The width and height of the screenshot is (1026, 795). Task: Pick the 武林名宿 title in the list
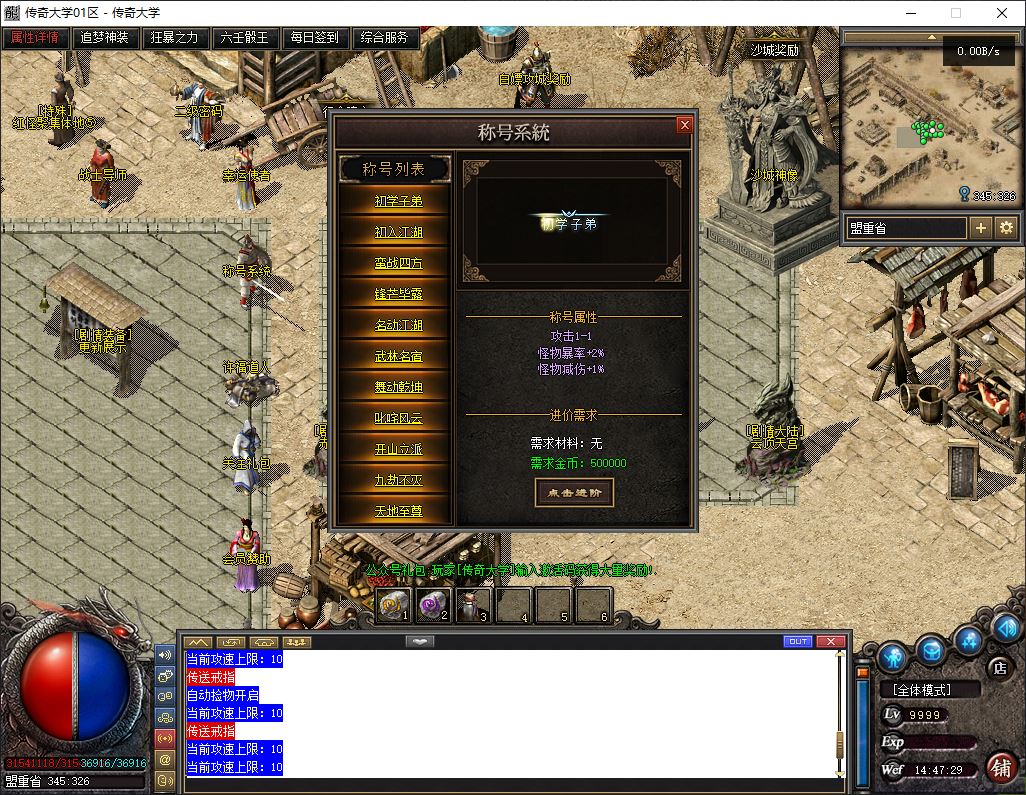(398, 356)
